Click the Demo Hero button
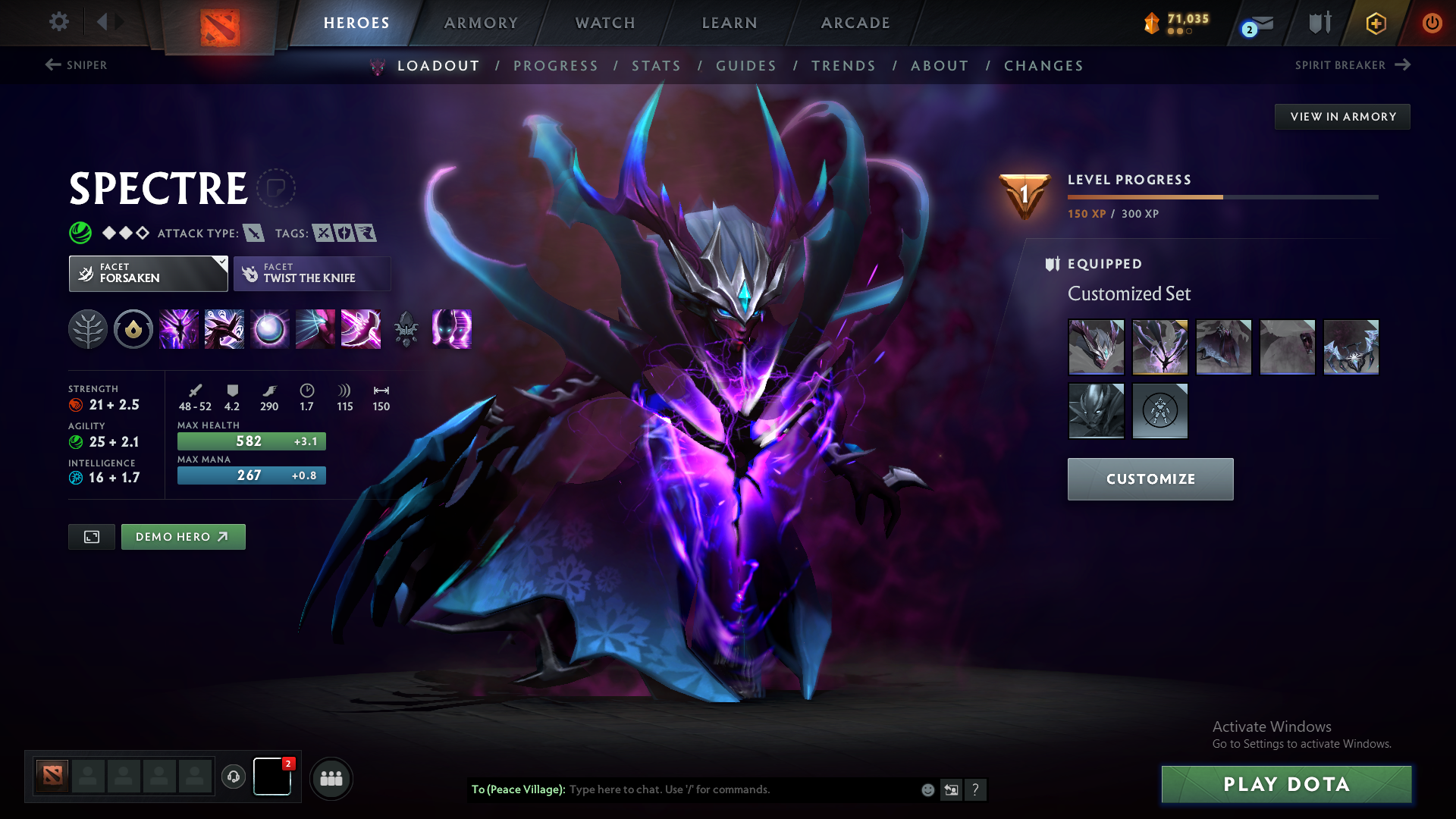This screenshot has height=819, width=1456. pos(183,536)
